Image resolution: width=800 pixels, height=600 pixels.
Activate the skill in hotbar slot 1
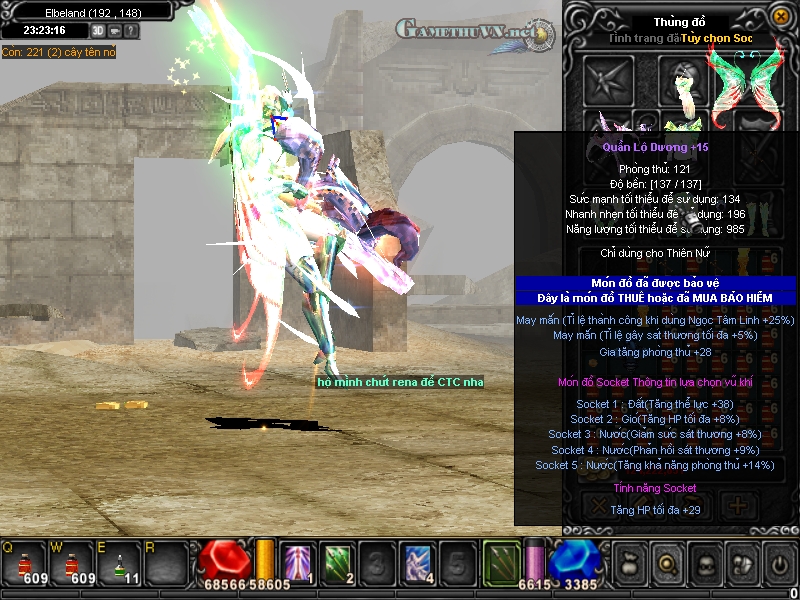coord(298,564)
